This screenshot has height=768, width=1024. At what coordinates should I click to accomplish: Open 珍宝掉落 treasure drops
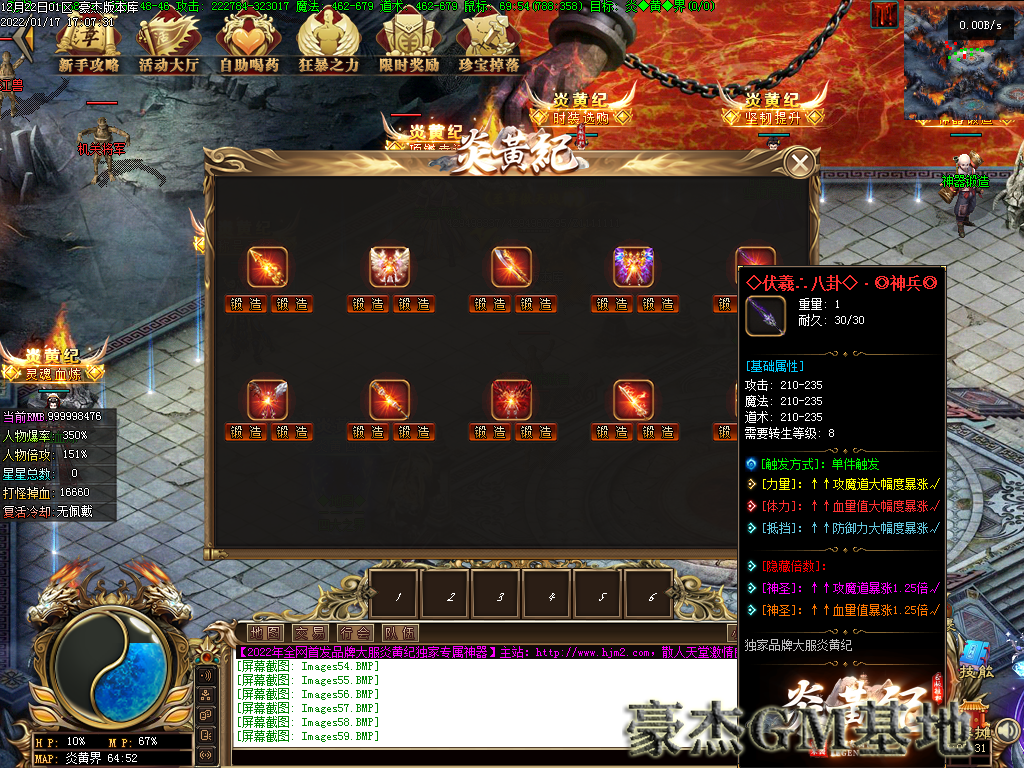[489, 46]
